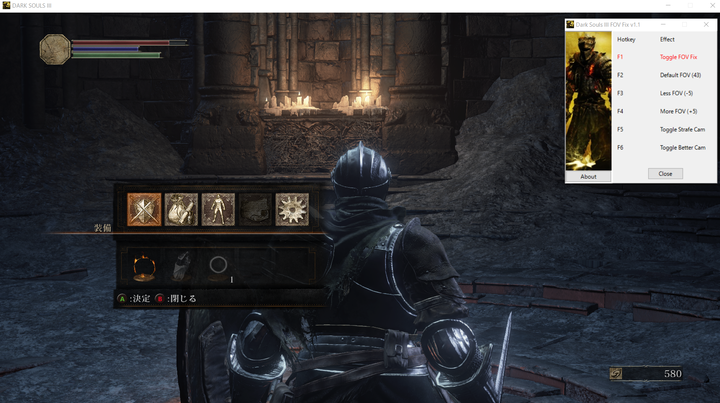Image resolution: width=720 pixels, height=403 pixels.
Task: Open the System gear icon menu
Action: click(292, 209)
